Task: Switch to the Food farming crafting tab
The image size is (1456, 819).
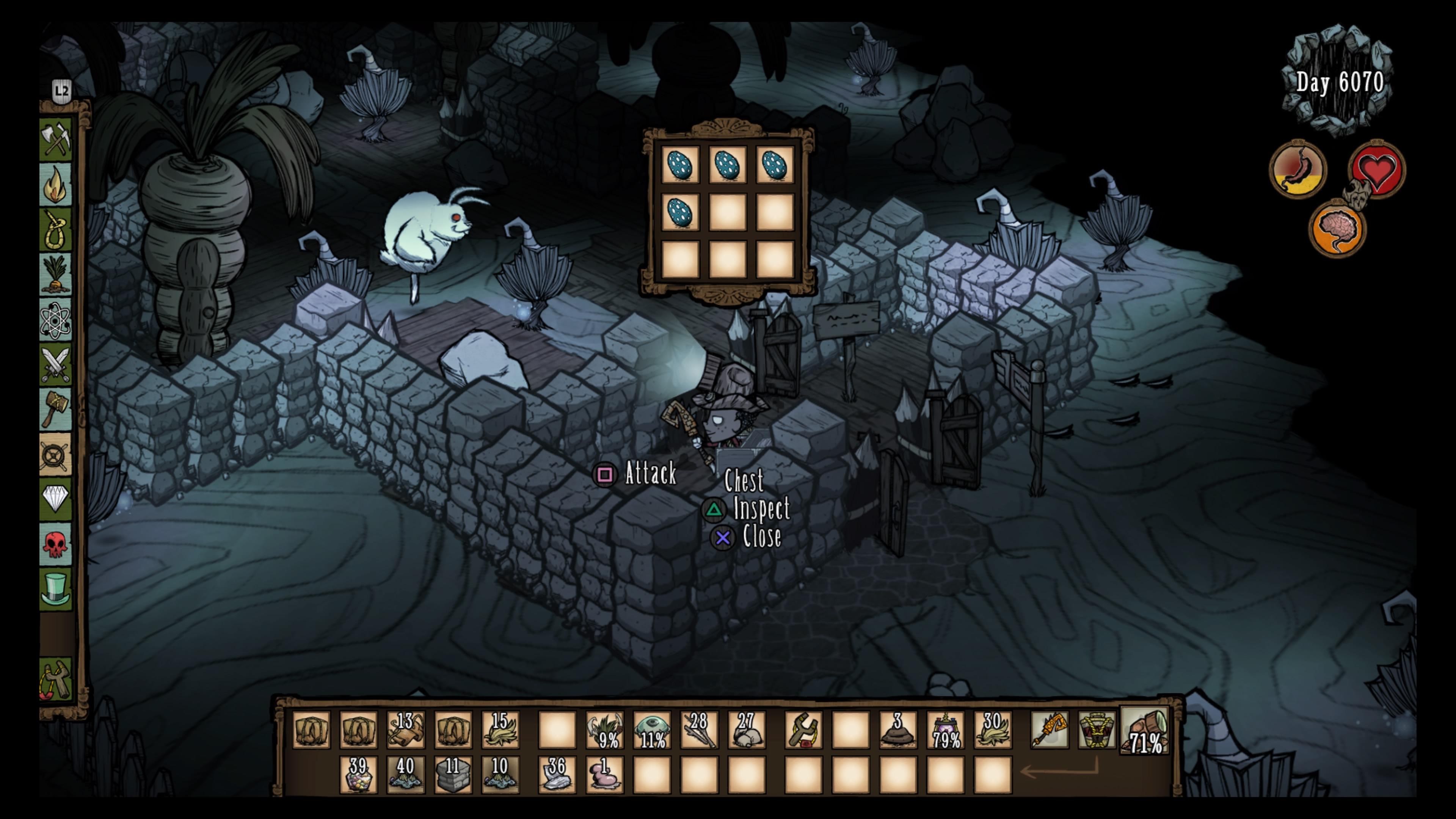Action: (x=56, y=275)
